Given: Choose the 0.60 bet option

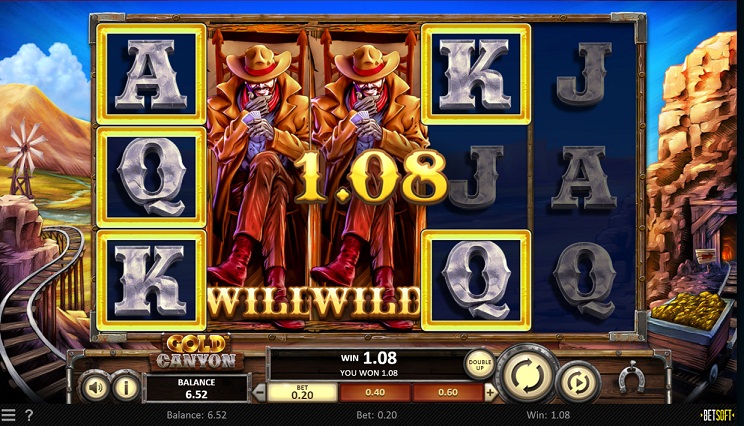Looking at the screenshot, I should tap(447, 393).
